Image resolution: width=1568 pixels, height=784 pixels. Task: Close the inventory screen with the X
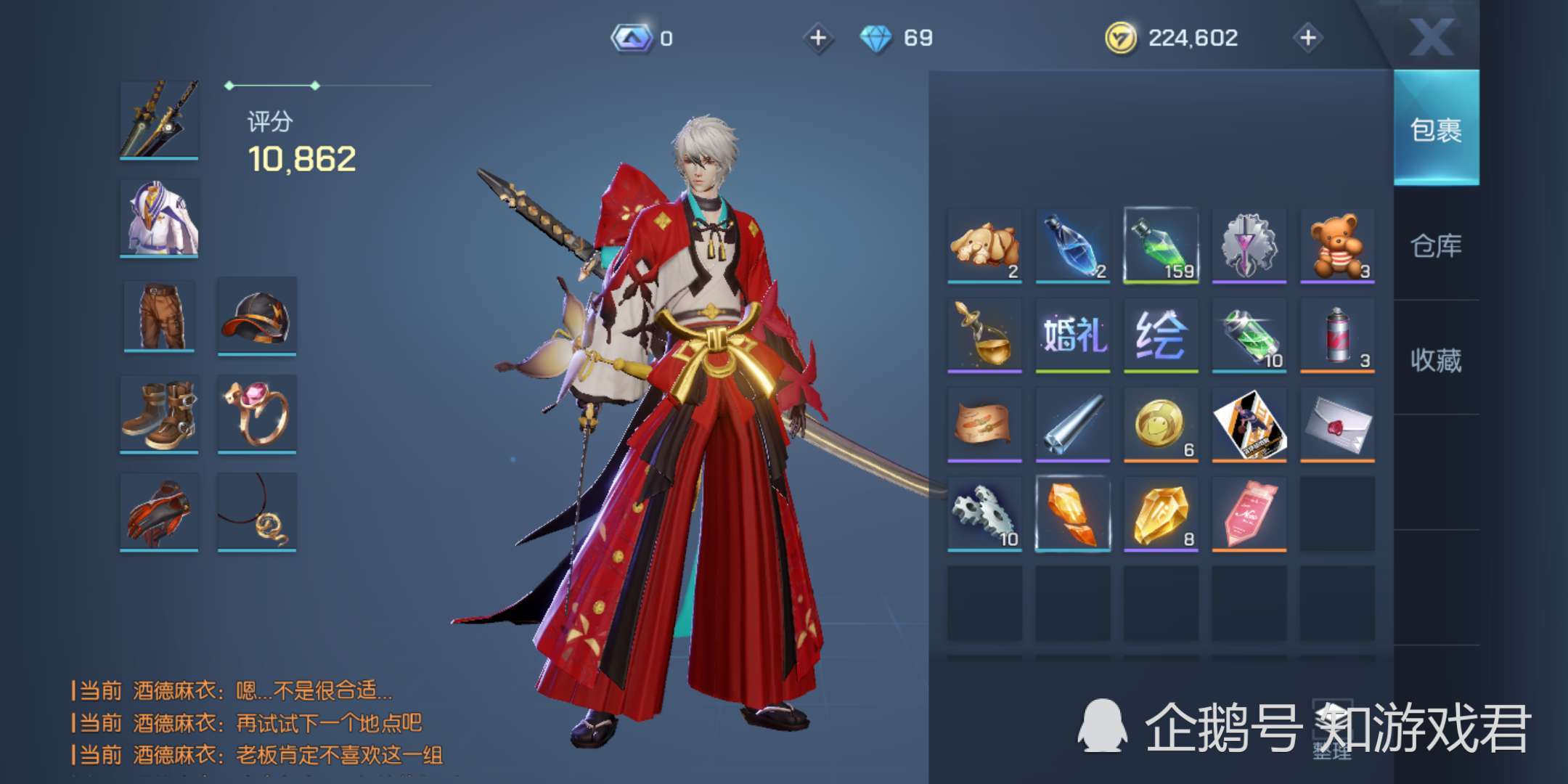1432,36
